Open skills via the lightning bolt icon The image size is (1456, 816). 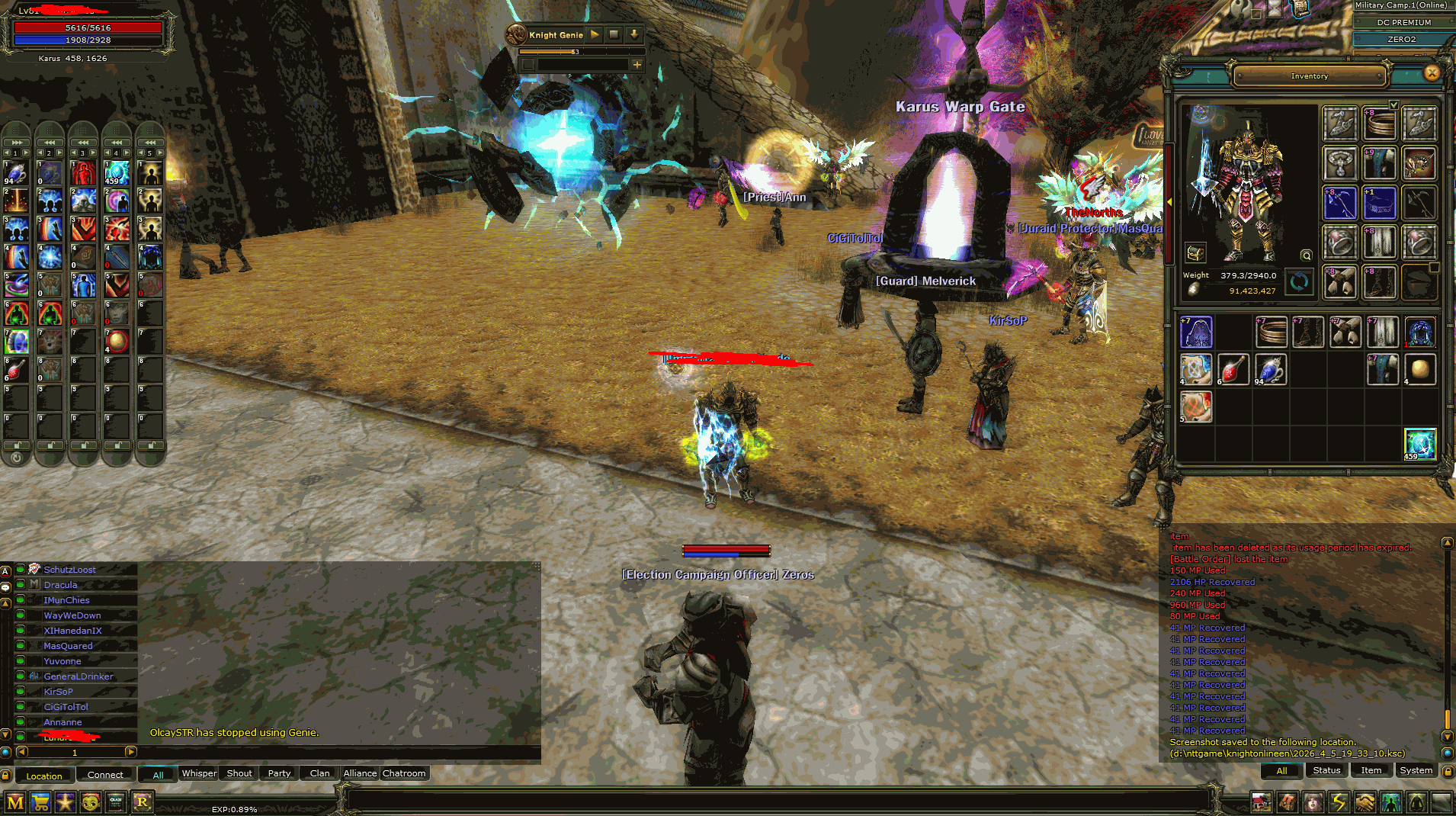point(1339,802)
